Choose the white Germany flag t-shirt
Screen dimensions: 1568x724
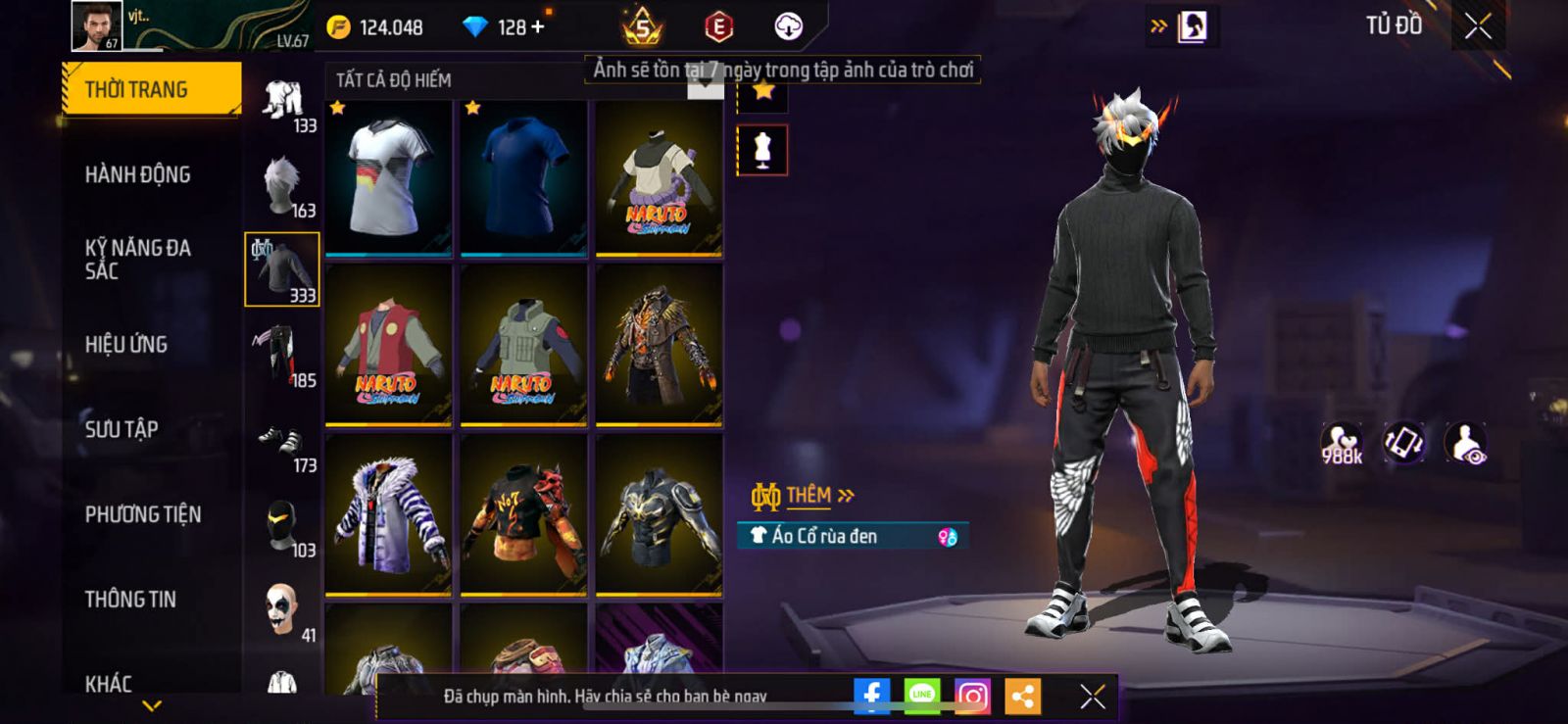click(x=389, y=177)
